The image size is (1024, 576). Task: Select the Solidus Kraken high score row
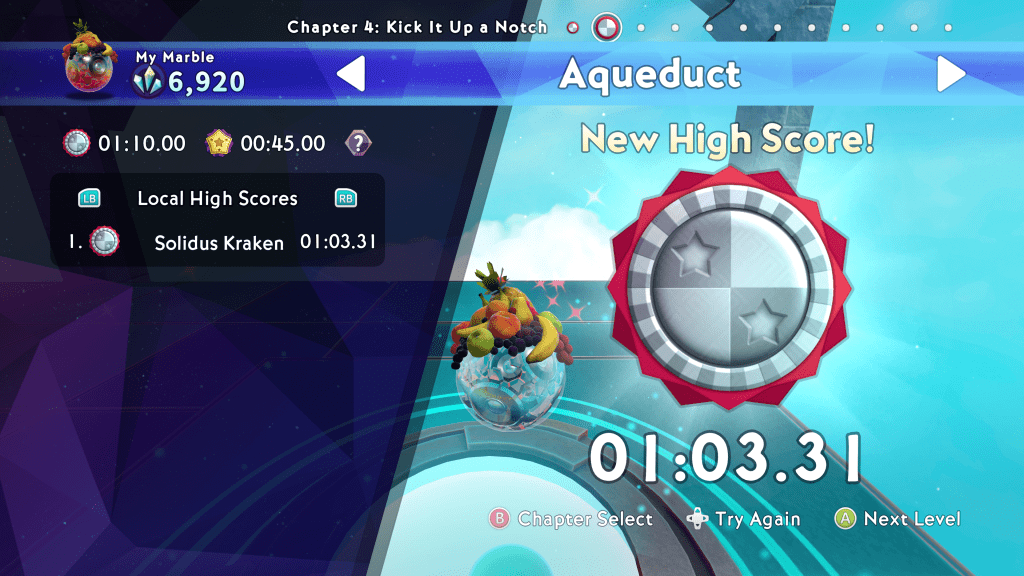click(x=218, y=242)
